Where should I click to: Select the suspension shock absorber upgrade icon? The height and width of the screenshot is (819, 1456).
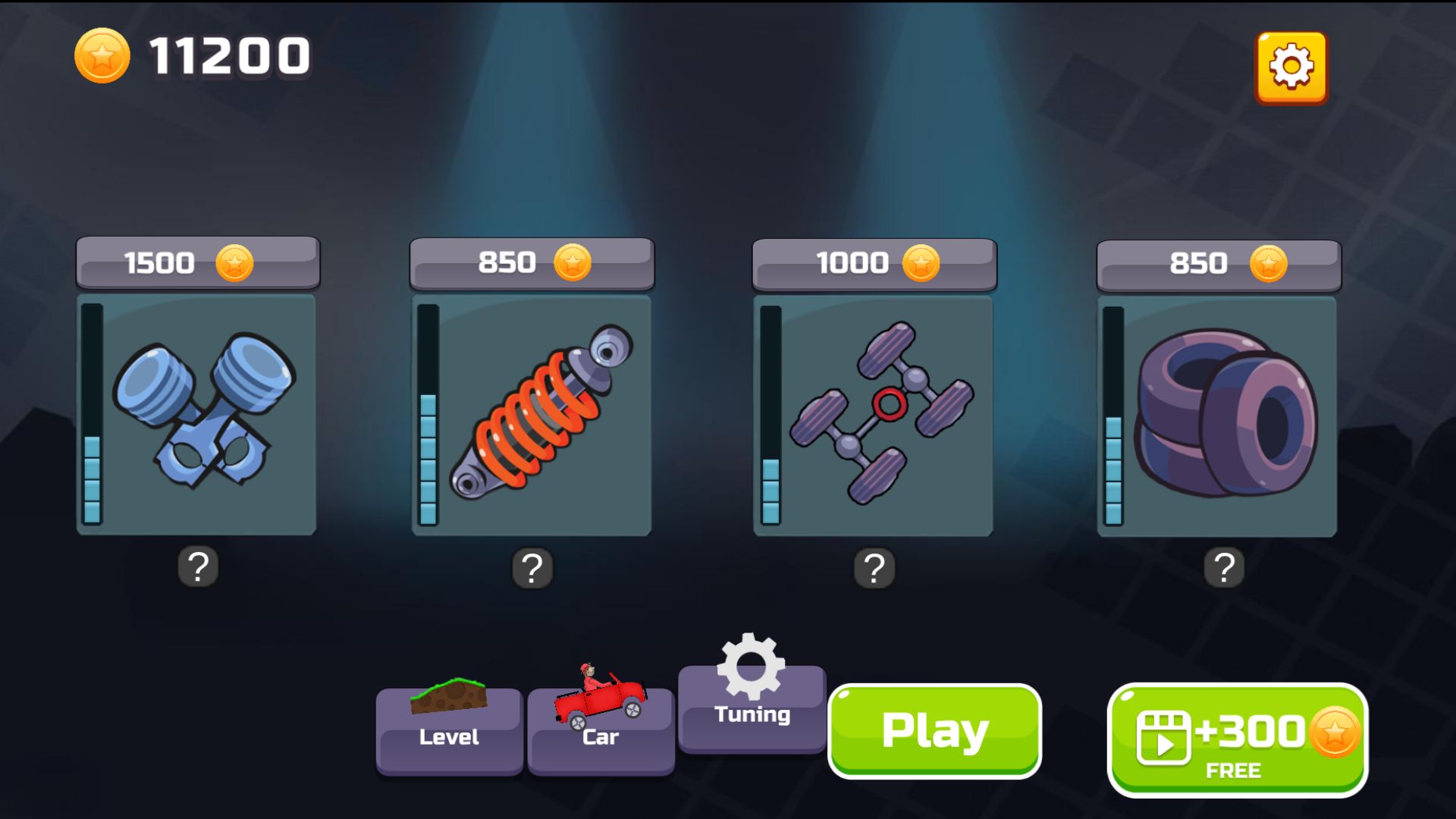tap(538, 417)
